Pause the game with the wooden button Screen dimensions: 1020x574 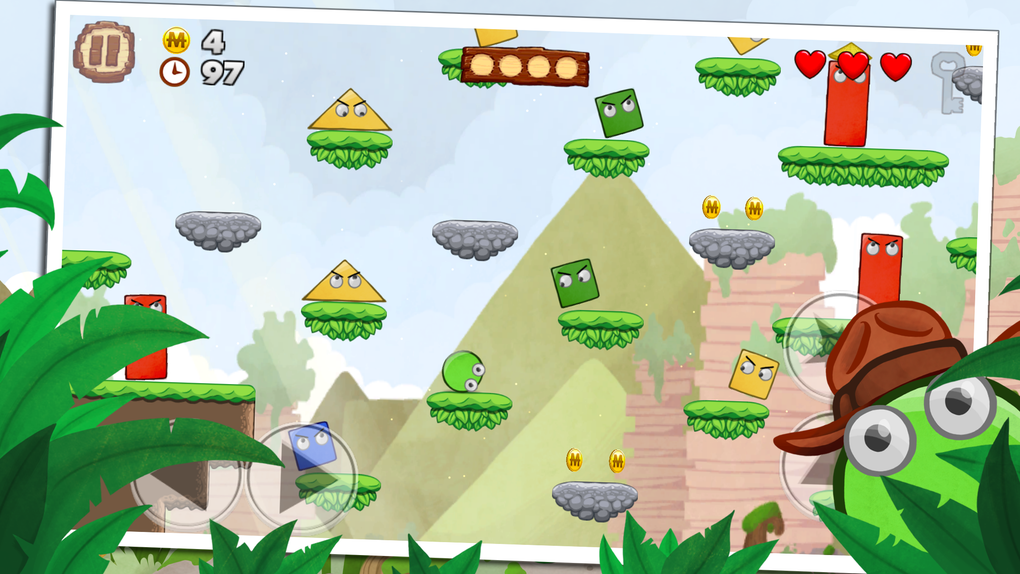tap(104, 51)
